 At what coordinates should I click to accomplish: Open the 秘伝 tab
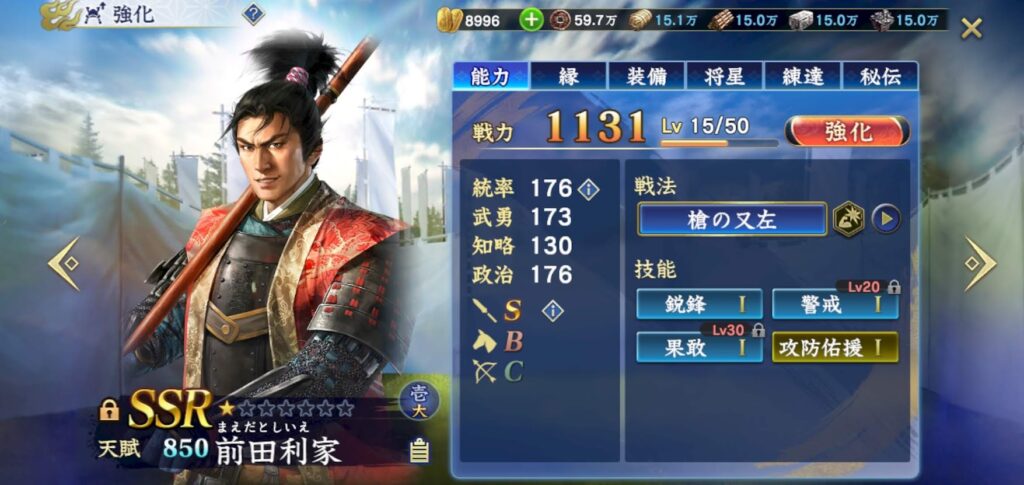[880, 75]
